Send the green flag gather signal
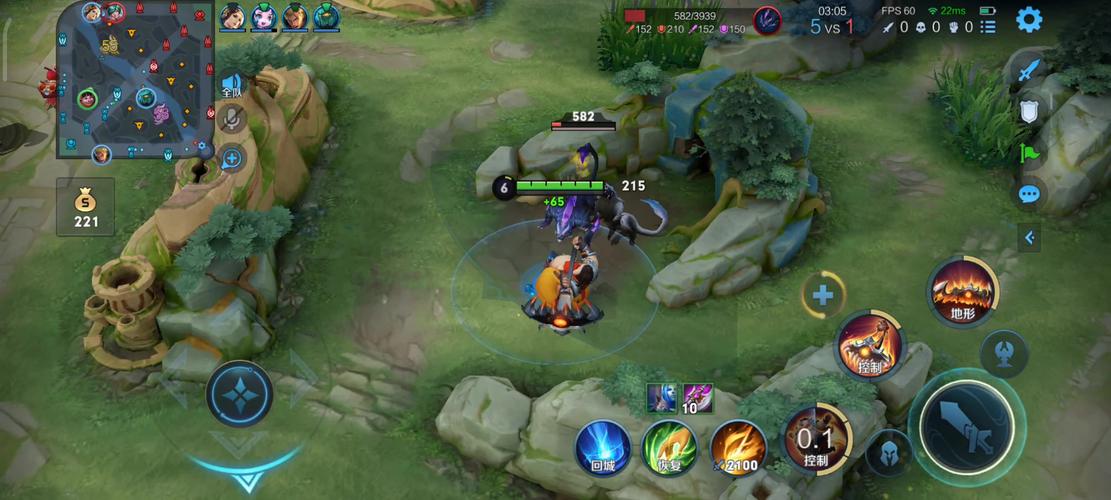 tap(1029, 153)
